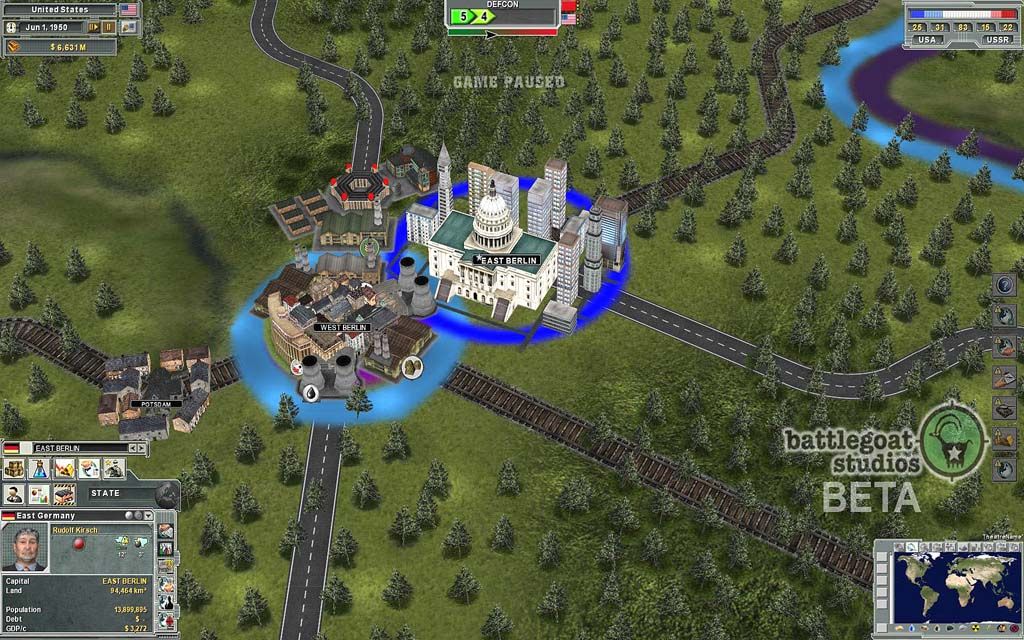The height and width of the screenshot is (640, 1024).
Task: Select the West Berlin city label
Action: click(342, 327)
